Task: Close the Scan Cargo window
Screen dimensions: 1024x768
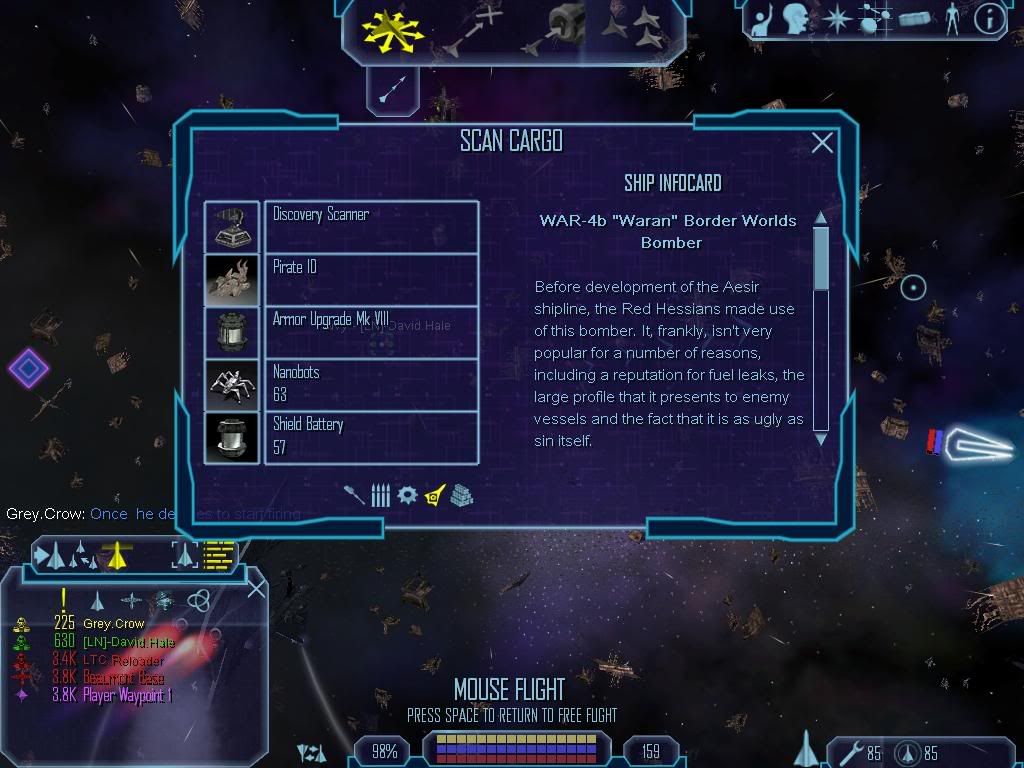Action: (822, 144)
